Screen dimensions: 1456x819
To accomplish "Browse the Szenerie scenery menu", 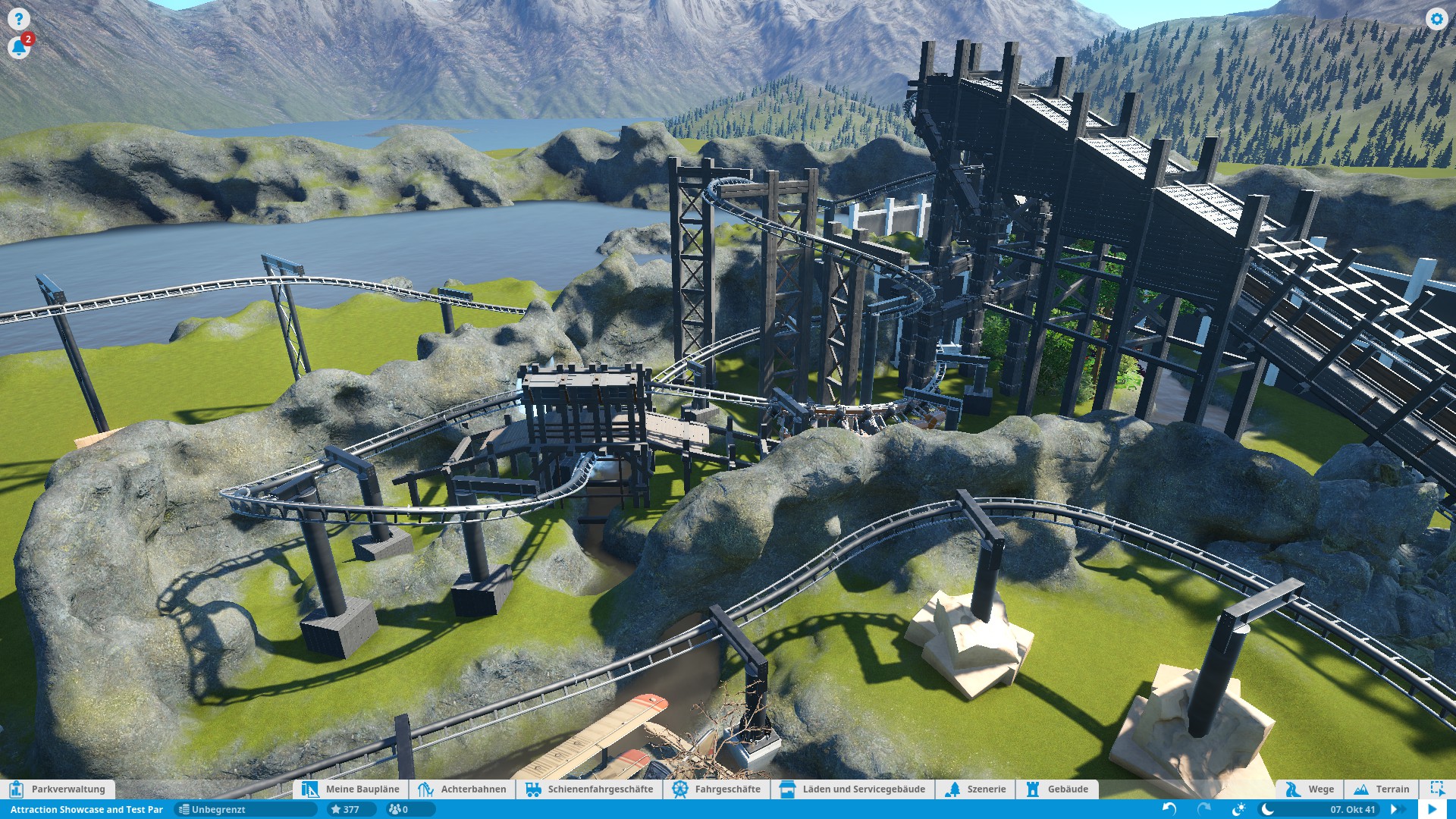I will pos(976,789).
